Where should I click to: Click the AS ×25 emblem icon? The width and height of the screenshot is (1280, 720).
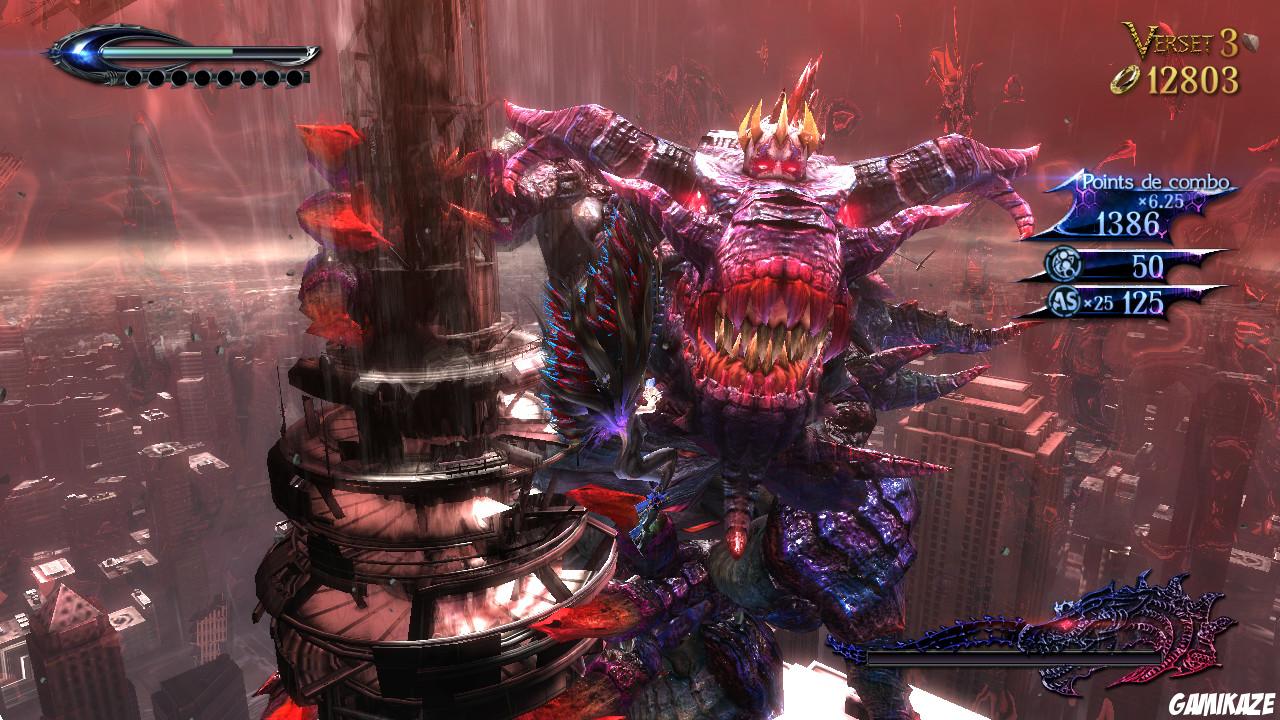click(1063, 301)
